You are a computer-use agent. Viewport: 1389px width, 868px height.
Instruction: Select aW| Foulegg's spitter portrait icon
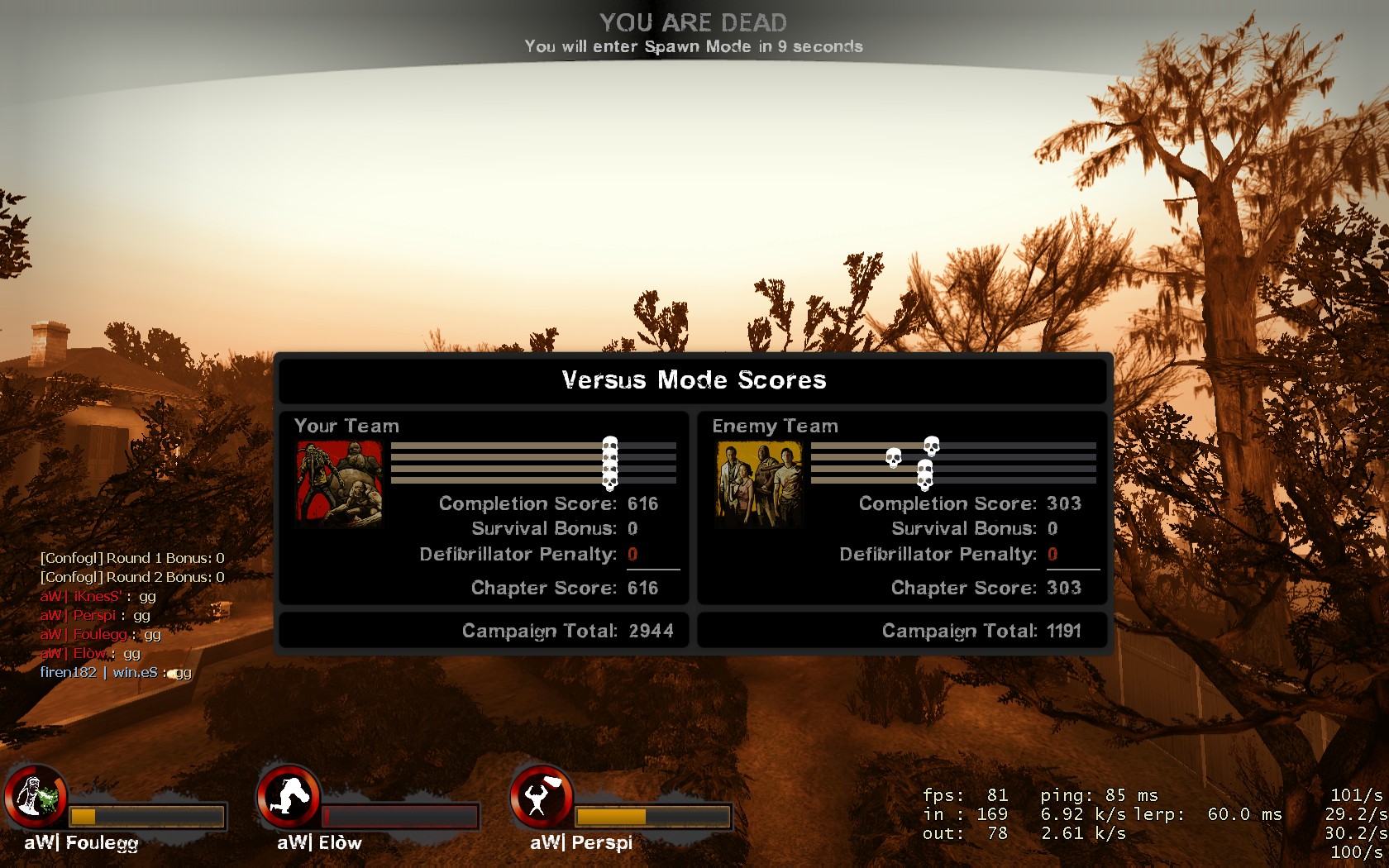(x=36, y=797)
